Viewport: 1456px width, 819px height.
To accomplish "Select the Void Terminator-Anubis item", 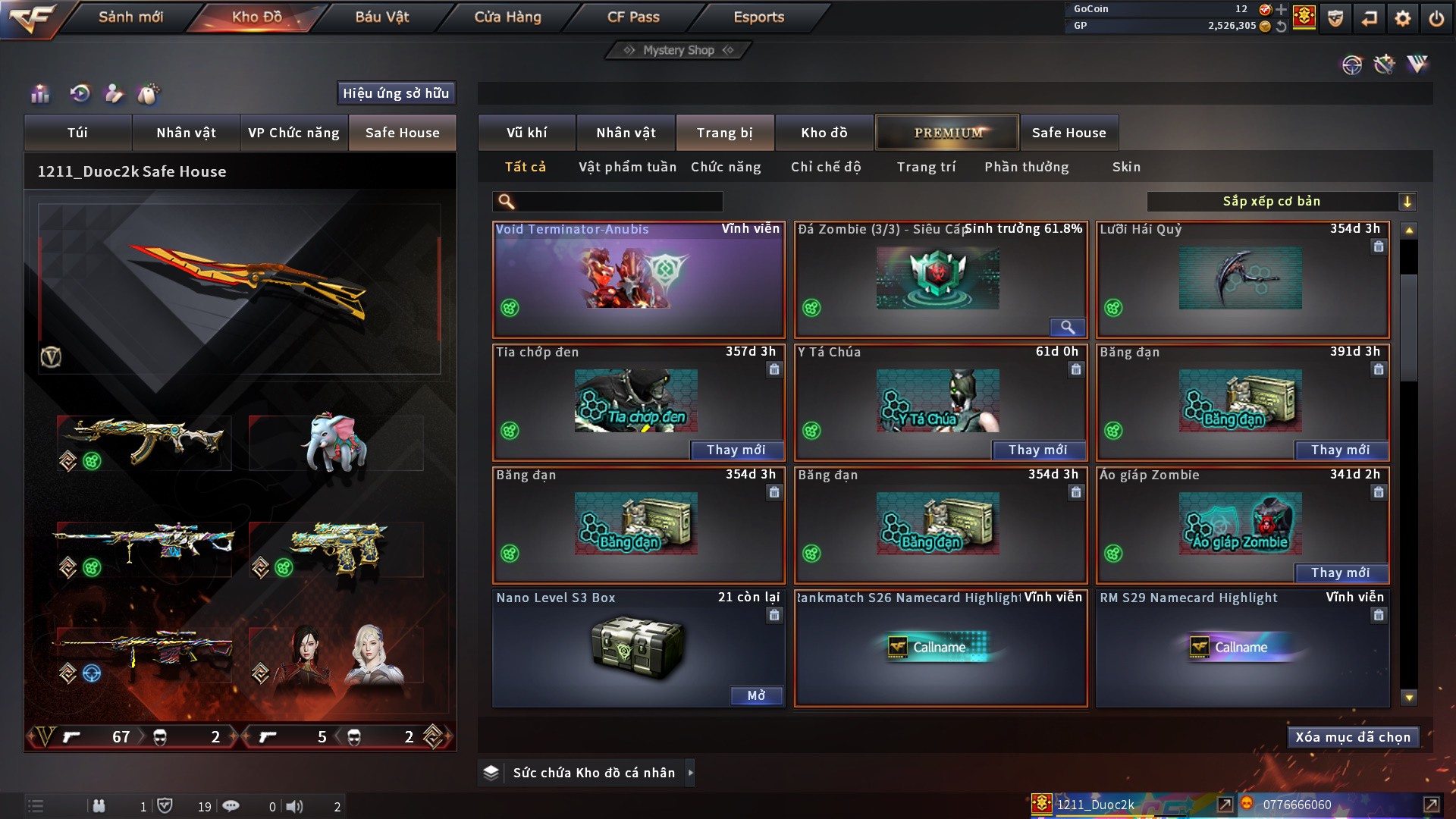I will (639, 281).
